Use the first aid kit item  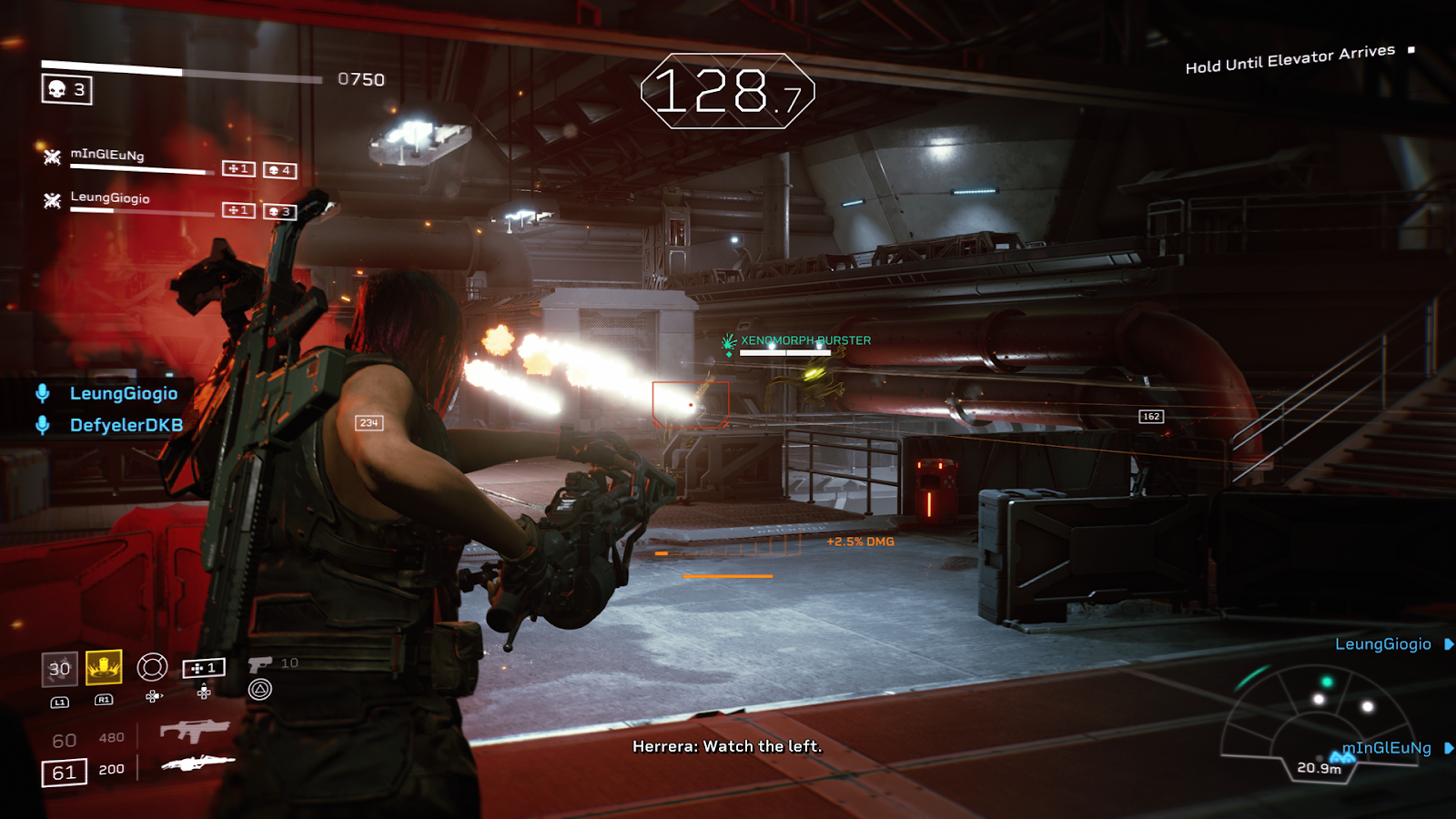(203, 669)
